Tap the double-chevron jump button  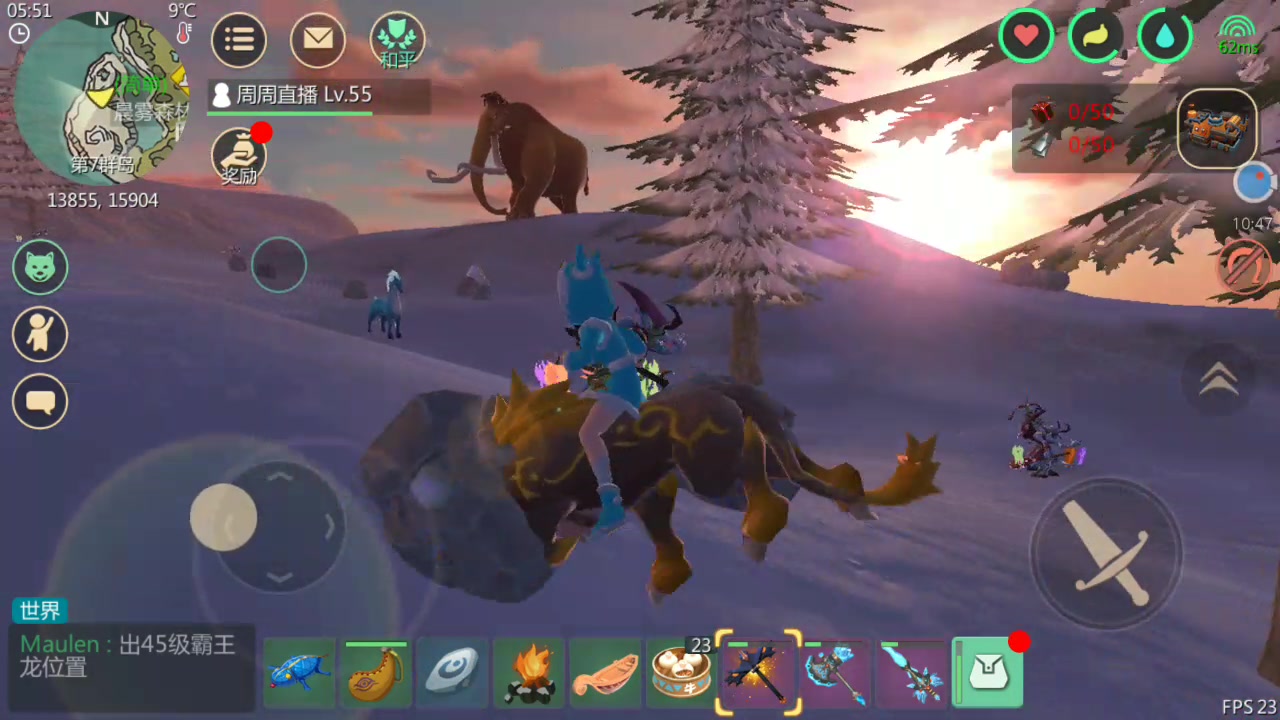click(x=1218, y=379)
